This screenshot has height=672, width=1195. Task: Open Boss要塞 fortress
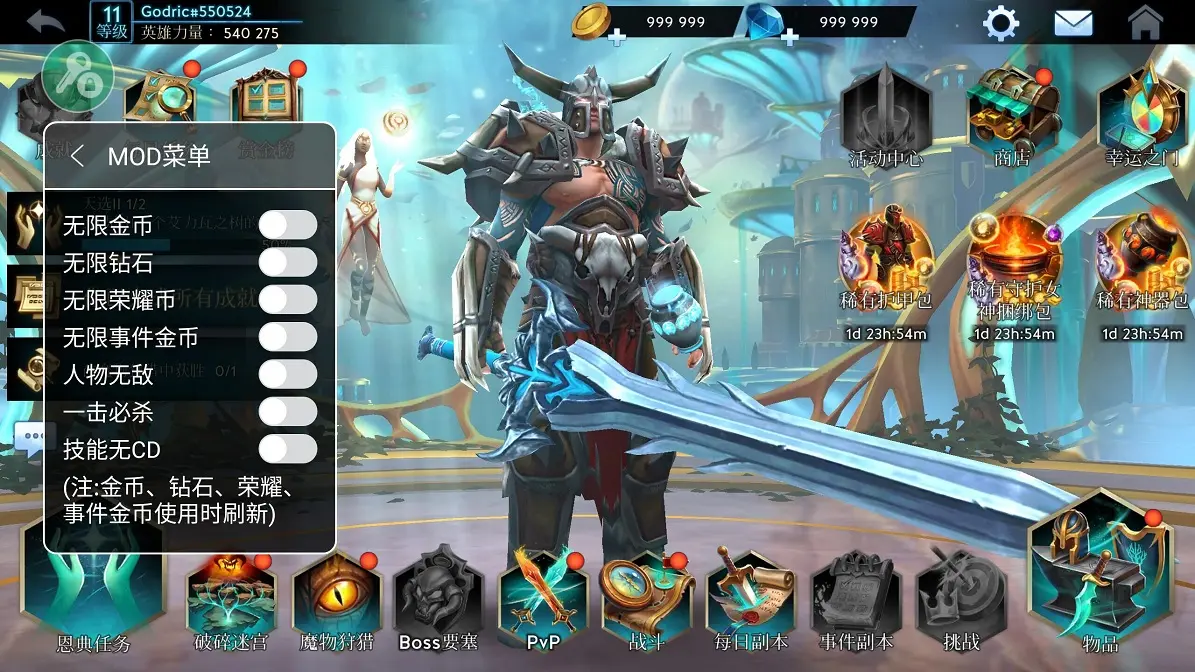pos(438,601)
